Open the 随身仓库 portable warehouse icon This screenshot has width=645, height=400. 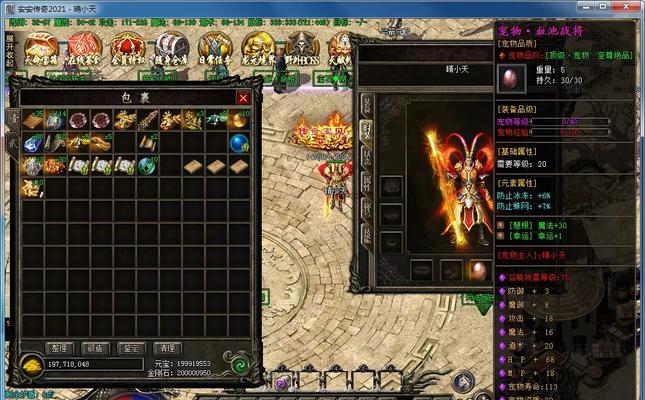[171, 48]
